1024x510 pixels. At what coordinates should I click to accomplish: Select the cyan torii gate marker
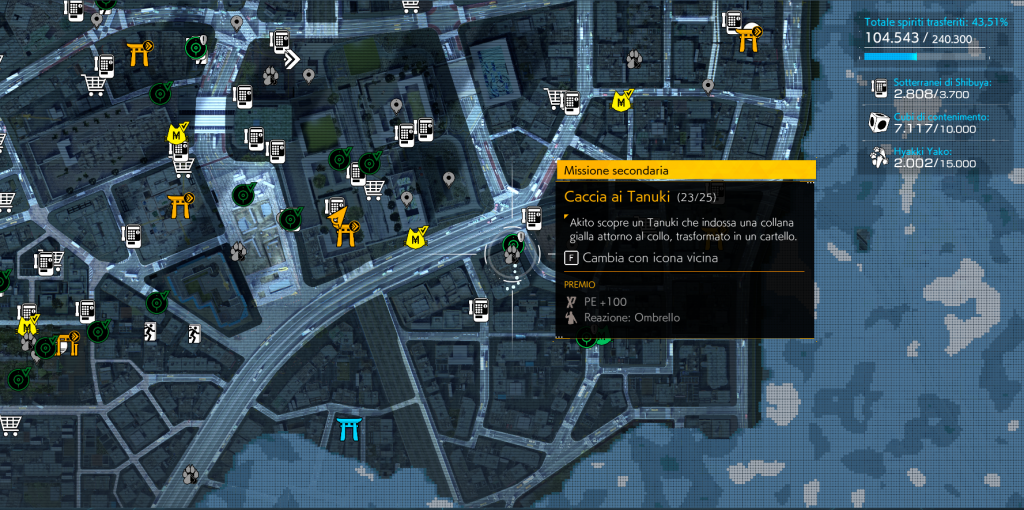[350, 428]
